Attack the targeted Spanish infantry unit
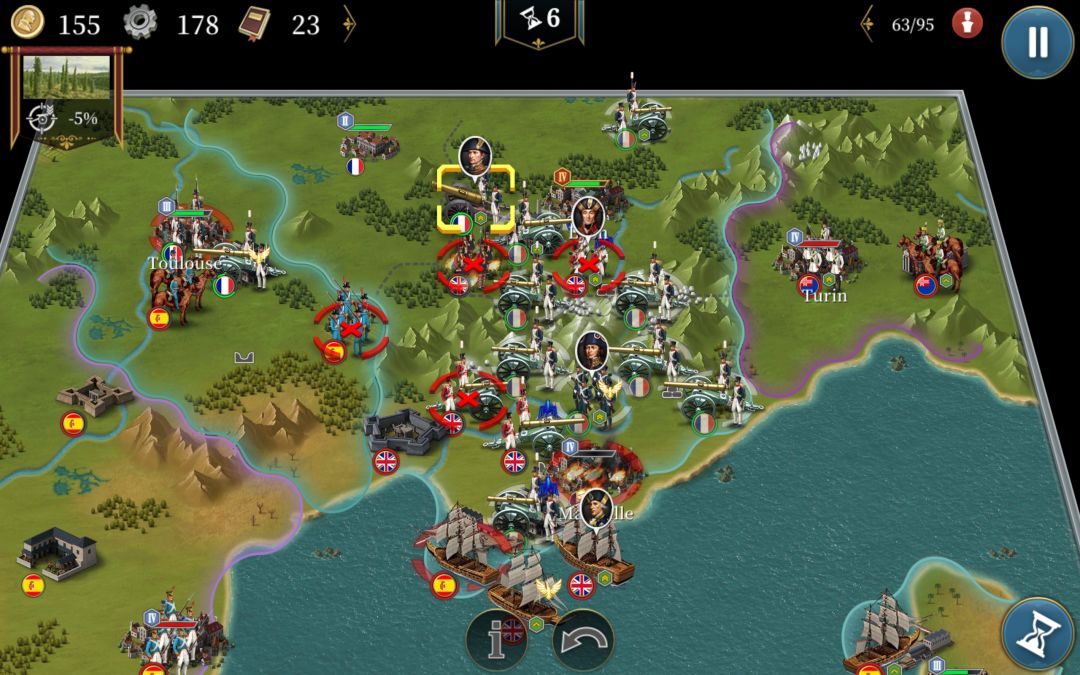Image resolution: width=1080 pixels, height=675 pixels. 349,322
